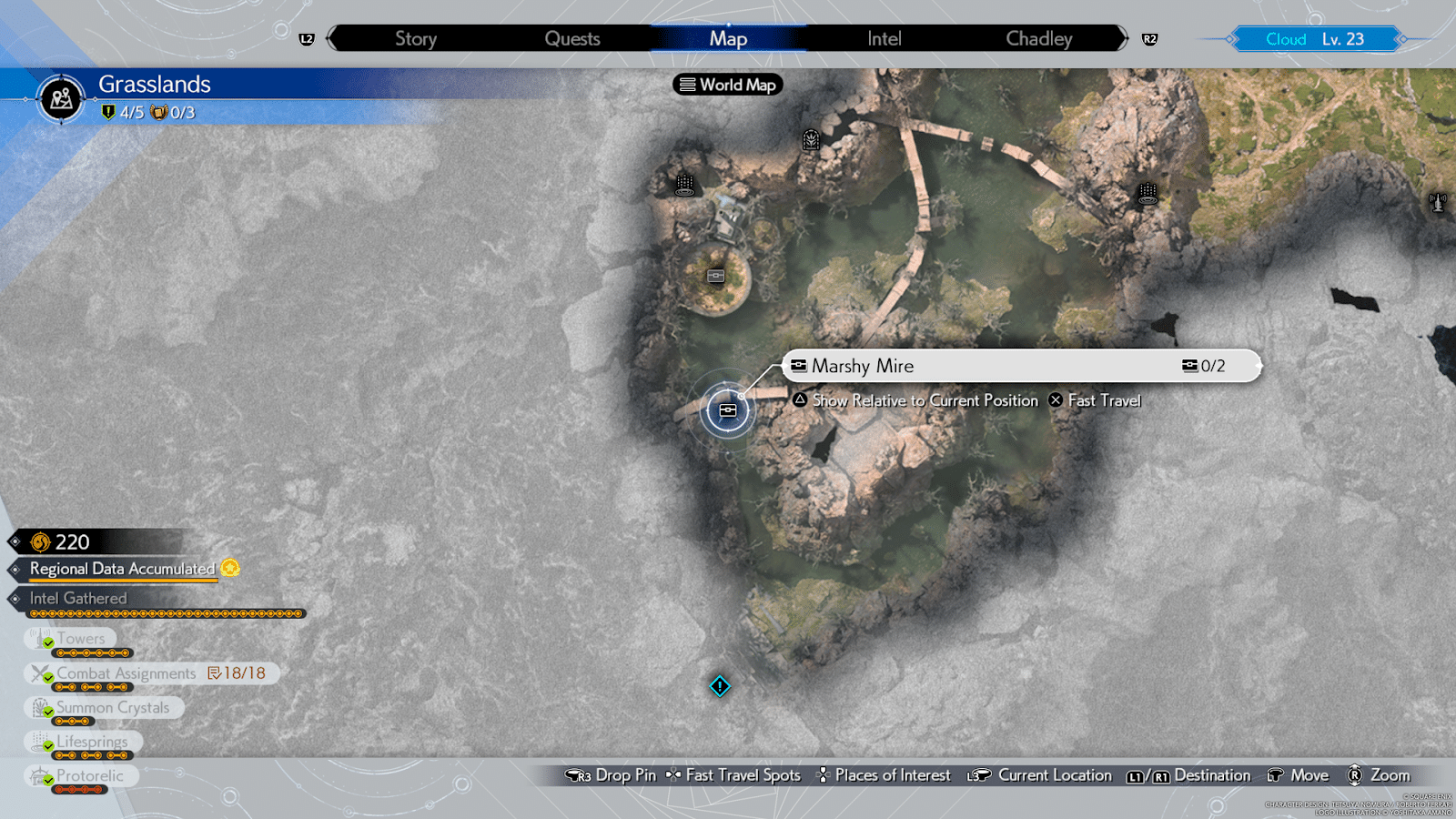Screen dimensions: 1456x819
Task: Select the blue quest diamond marker below the swamp
Action: pos(719,687)
